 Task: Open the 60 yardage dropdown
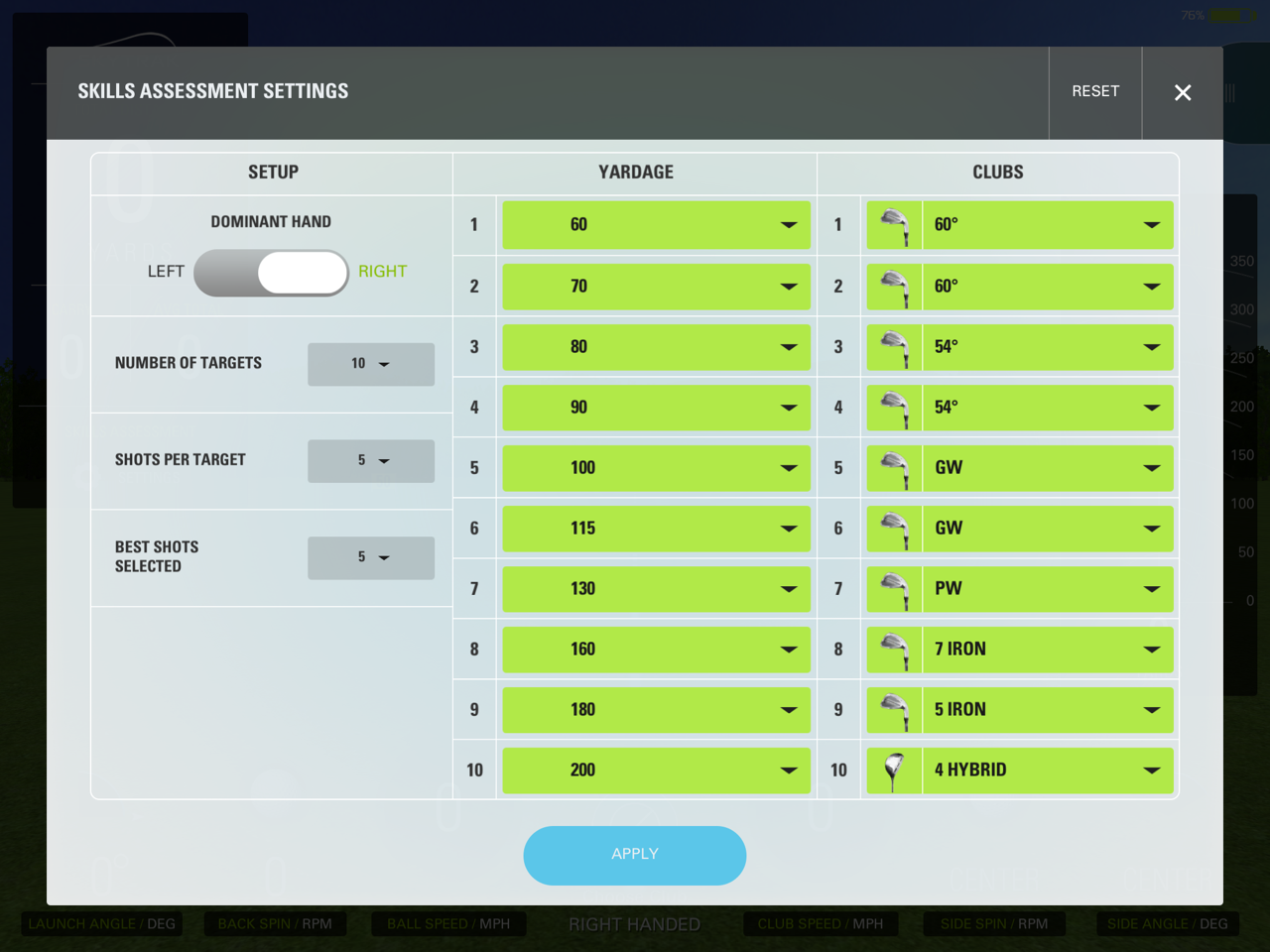pyautogui.click(x=656, y=225)
